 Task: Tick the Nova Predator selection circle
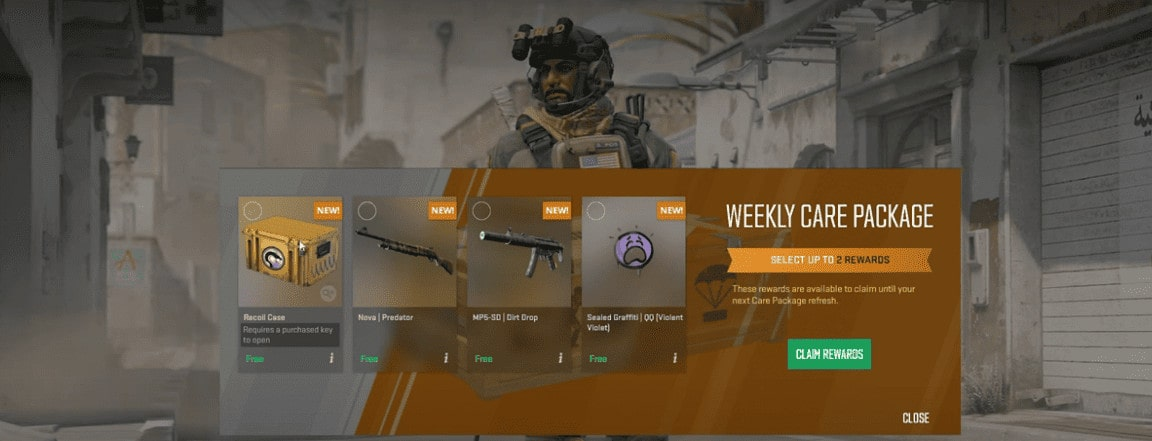[367, 211]
